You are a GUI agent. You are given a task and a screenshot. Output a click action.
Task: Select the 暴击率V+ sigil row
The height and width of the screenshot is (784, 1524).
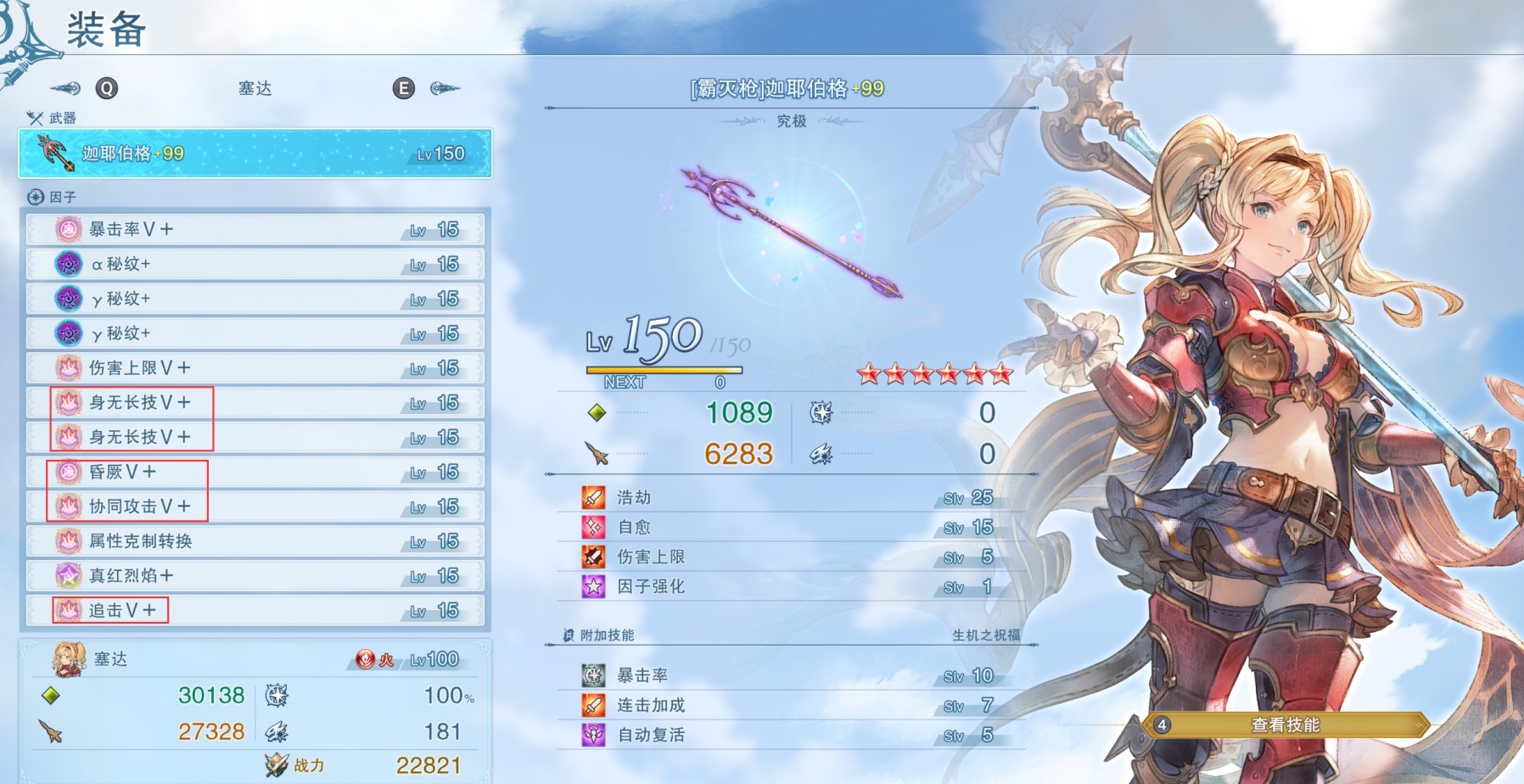click(x=255, y=229)
